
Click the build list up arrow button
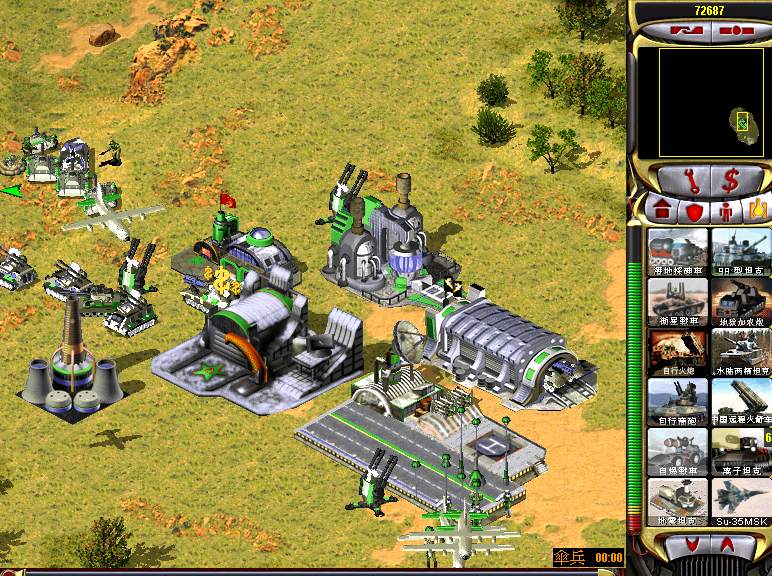click(x=727, y=543)
